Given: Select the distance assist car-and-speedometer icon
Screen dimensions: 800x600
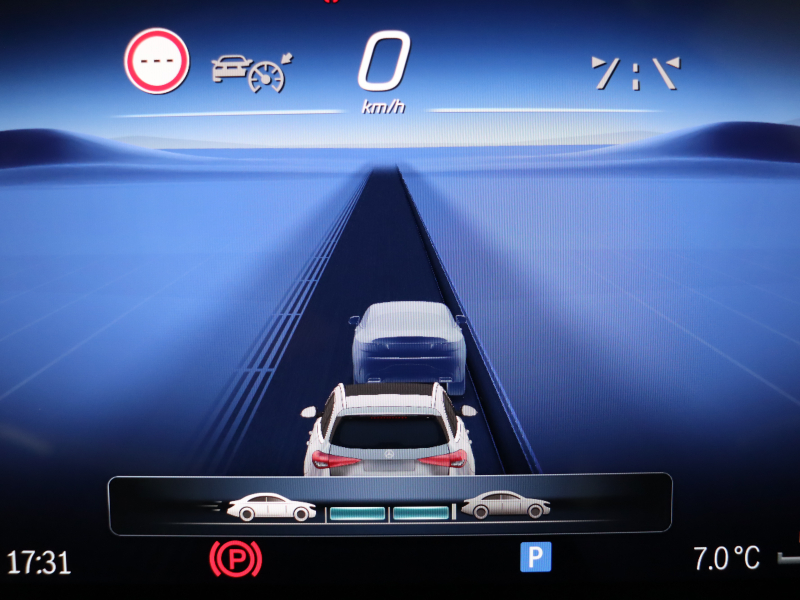Looking at the screenshot, I should point(250,71).
